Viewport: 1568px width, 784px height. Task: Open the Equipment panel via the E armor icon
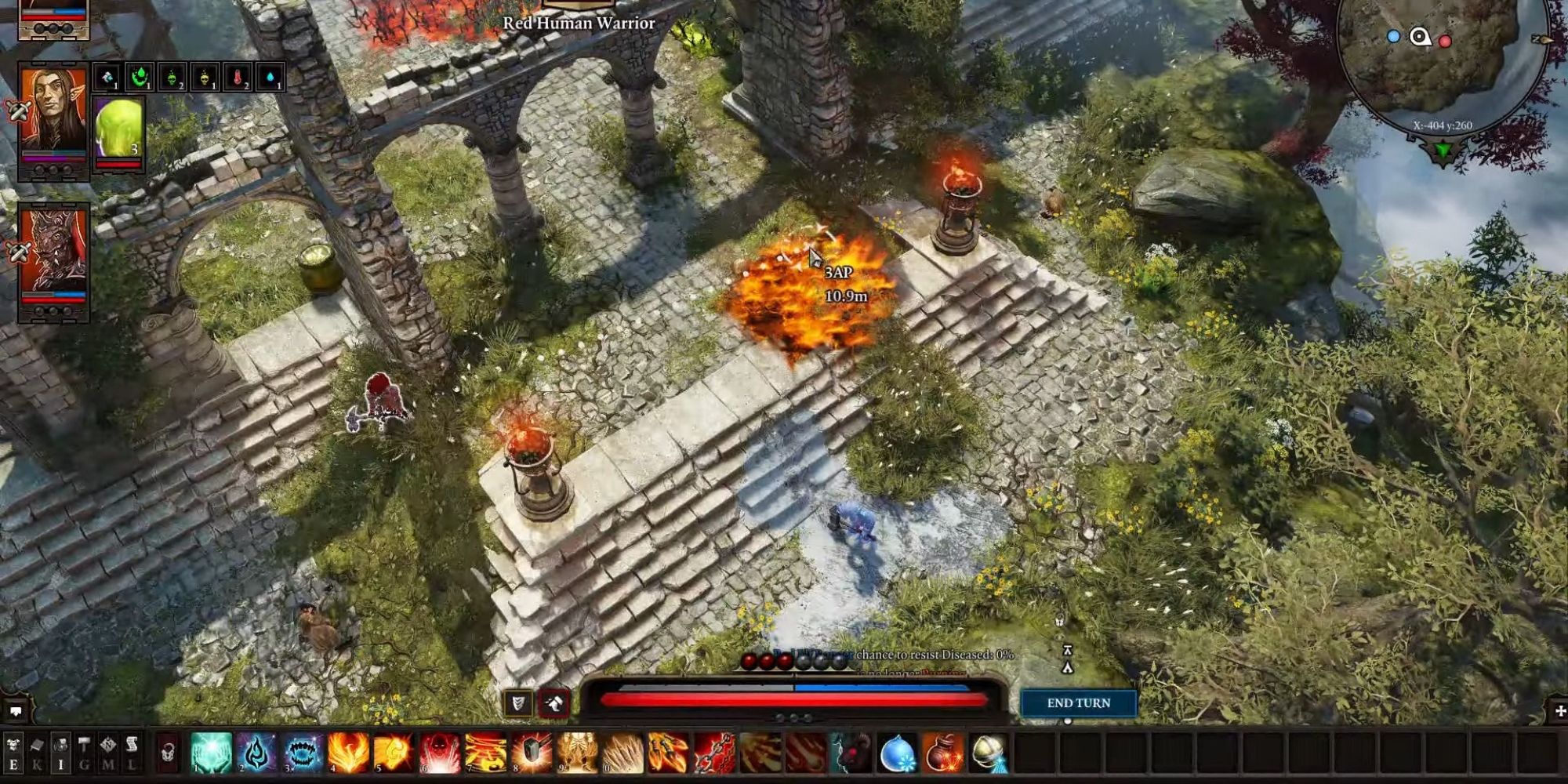pyautogui.click(x=13, y=753)
